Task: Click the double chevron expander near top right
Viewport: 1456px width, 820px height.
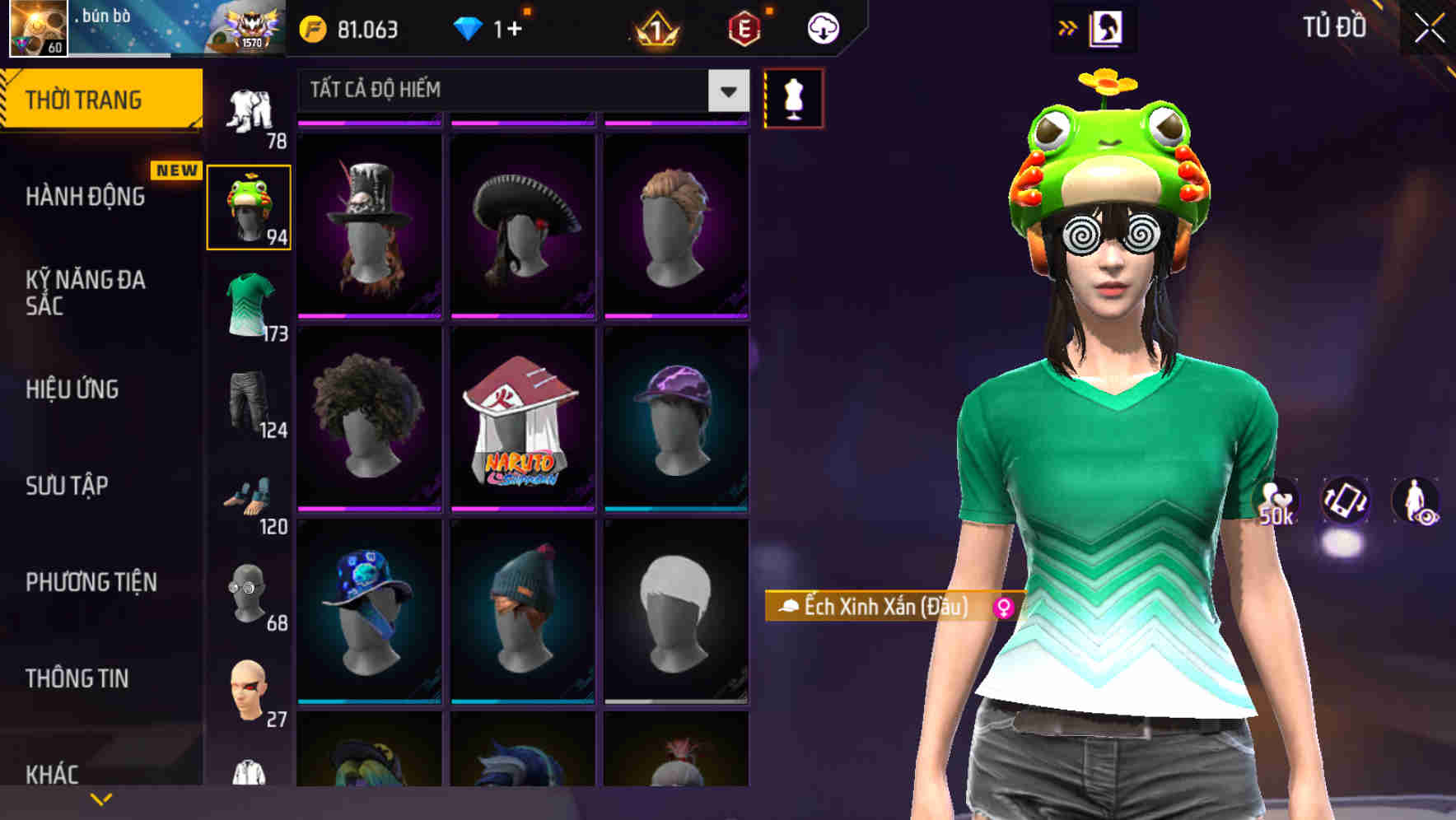Action: (x=1068, y=26)
